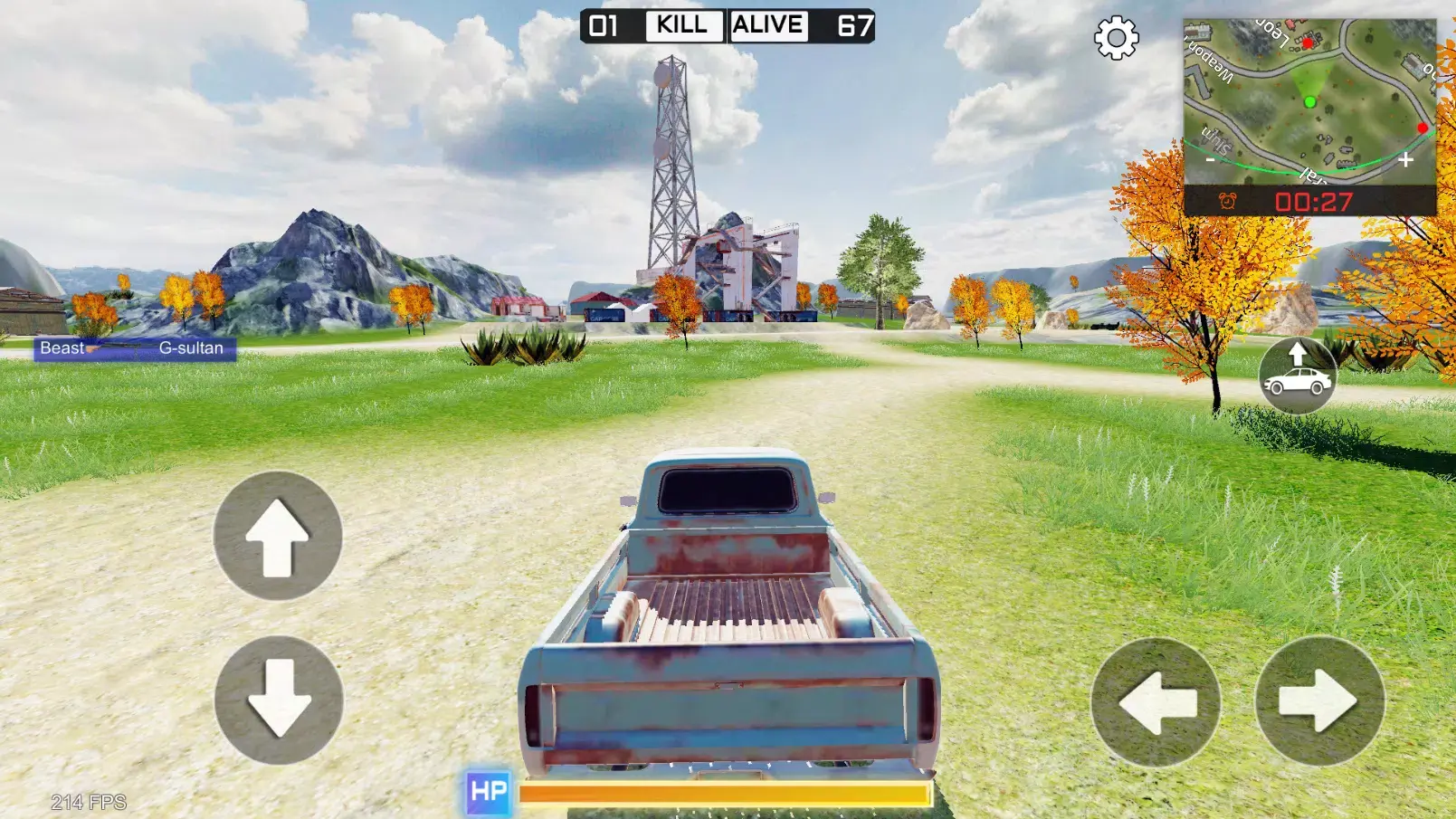Viewport: 1456px width, 819px height.
Task: Tap the exit vehicle car icon
Action: tap(1297, 375)
